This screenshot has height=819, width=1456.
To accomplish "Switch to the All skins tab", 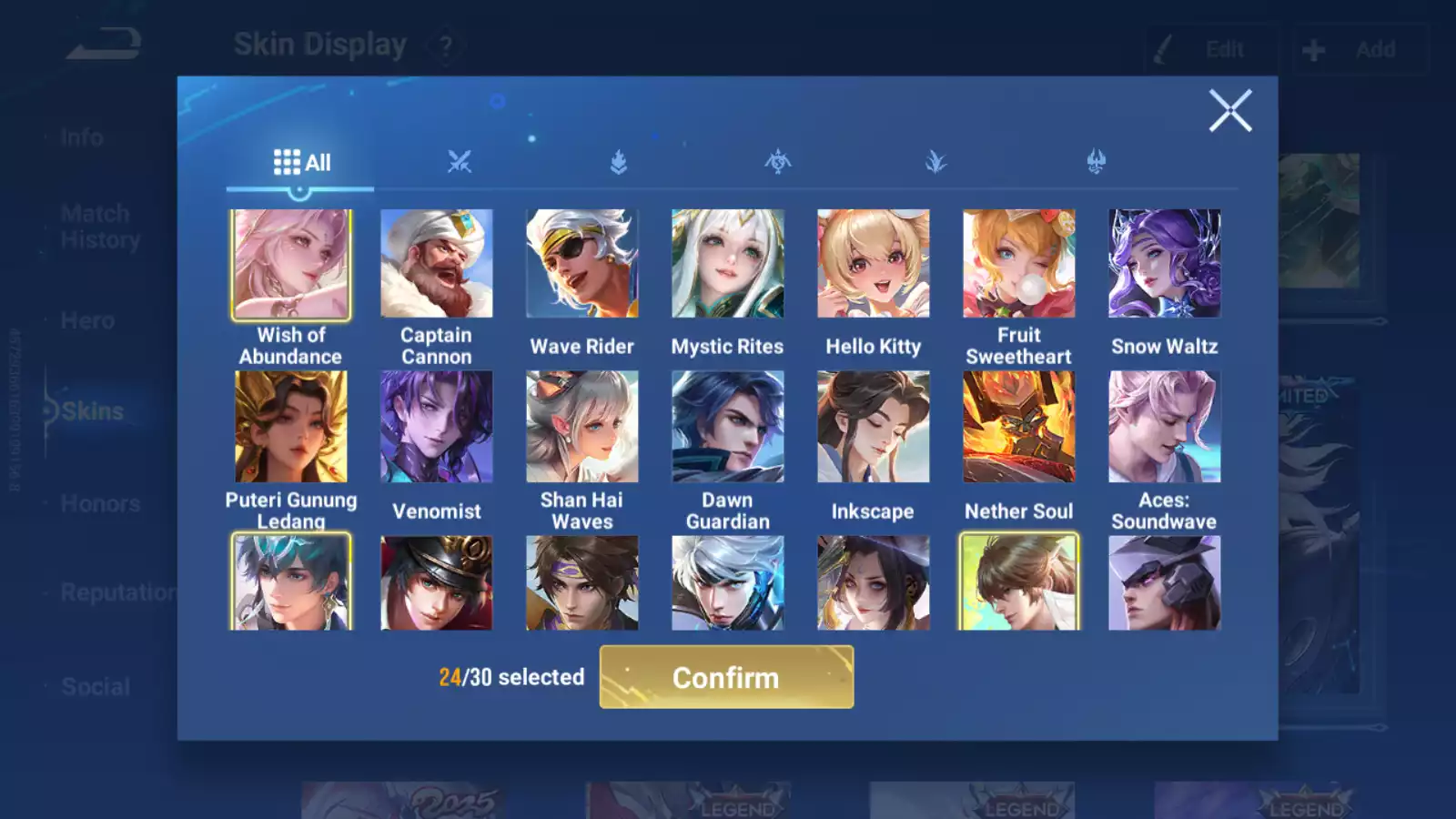I will tap(301, 163).
